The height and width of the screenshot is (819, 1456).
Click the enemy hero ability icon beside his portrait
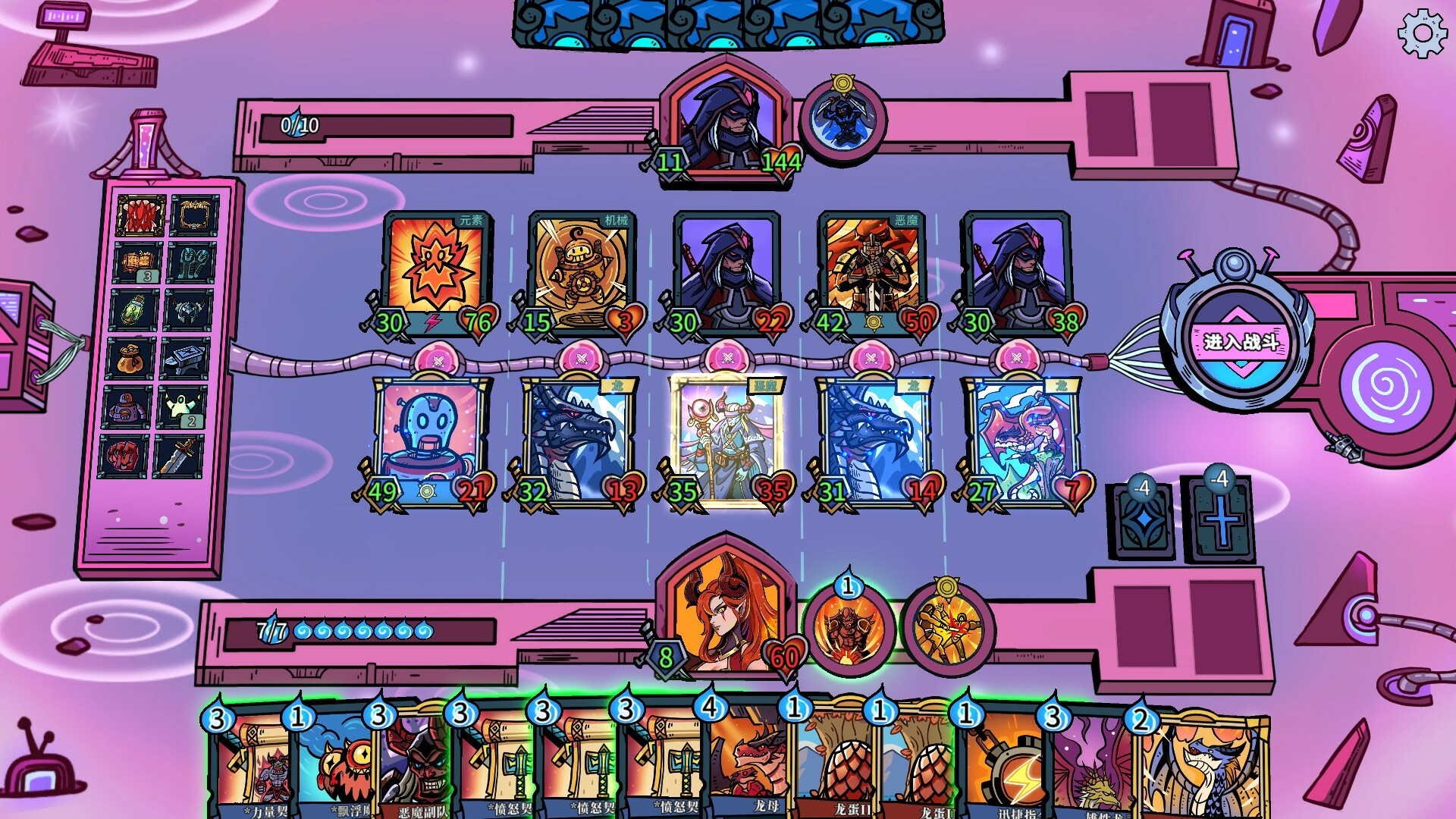(844, 121)
